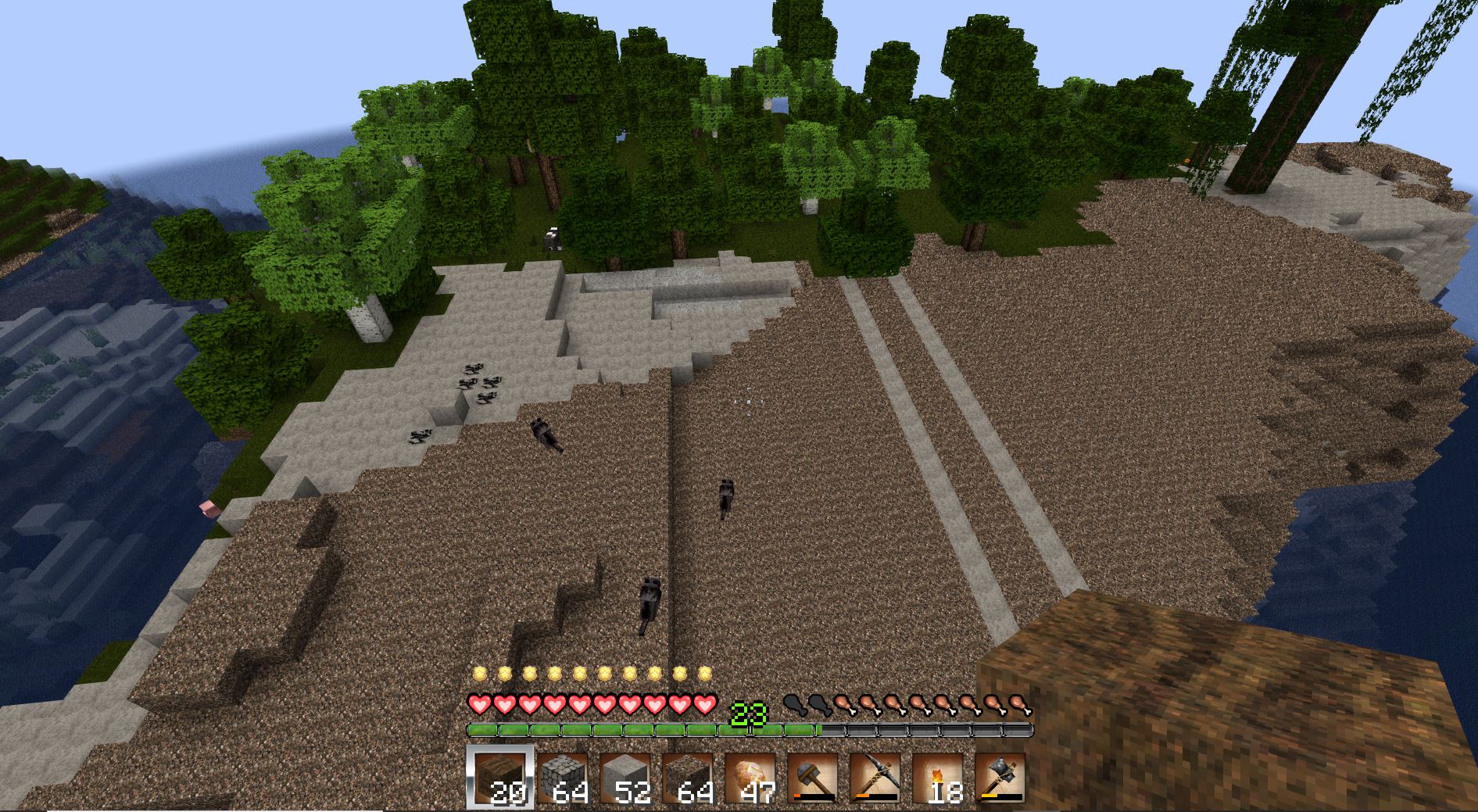Select the wooden planks hotbar slot

500,778
